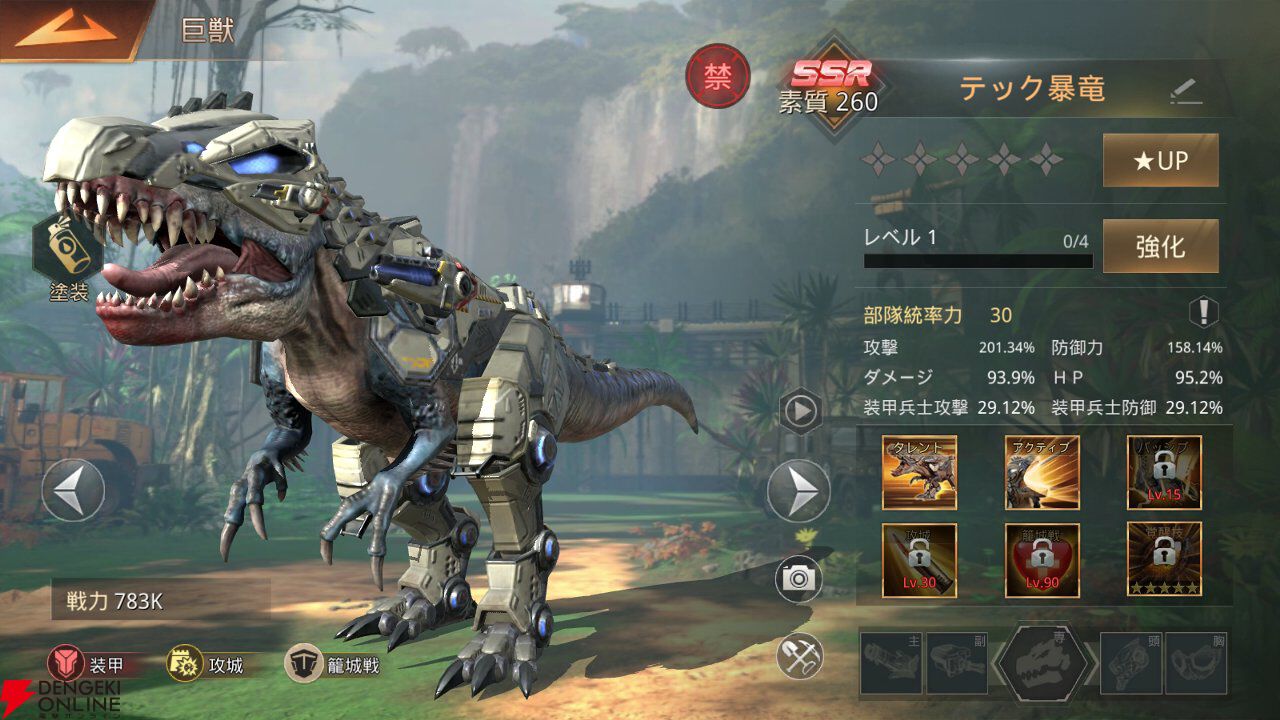Open the 塗装 paint option
Screen dimensions: 1280x720
coord(68,250)
